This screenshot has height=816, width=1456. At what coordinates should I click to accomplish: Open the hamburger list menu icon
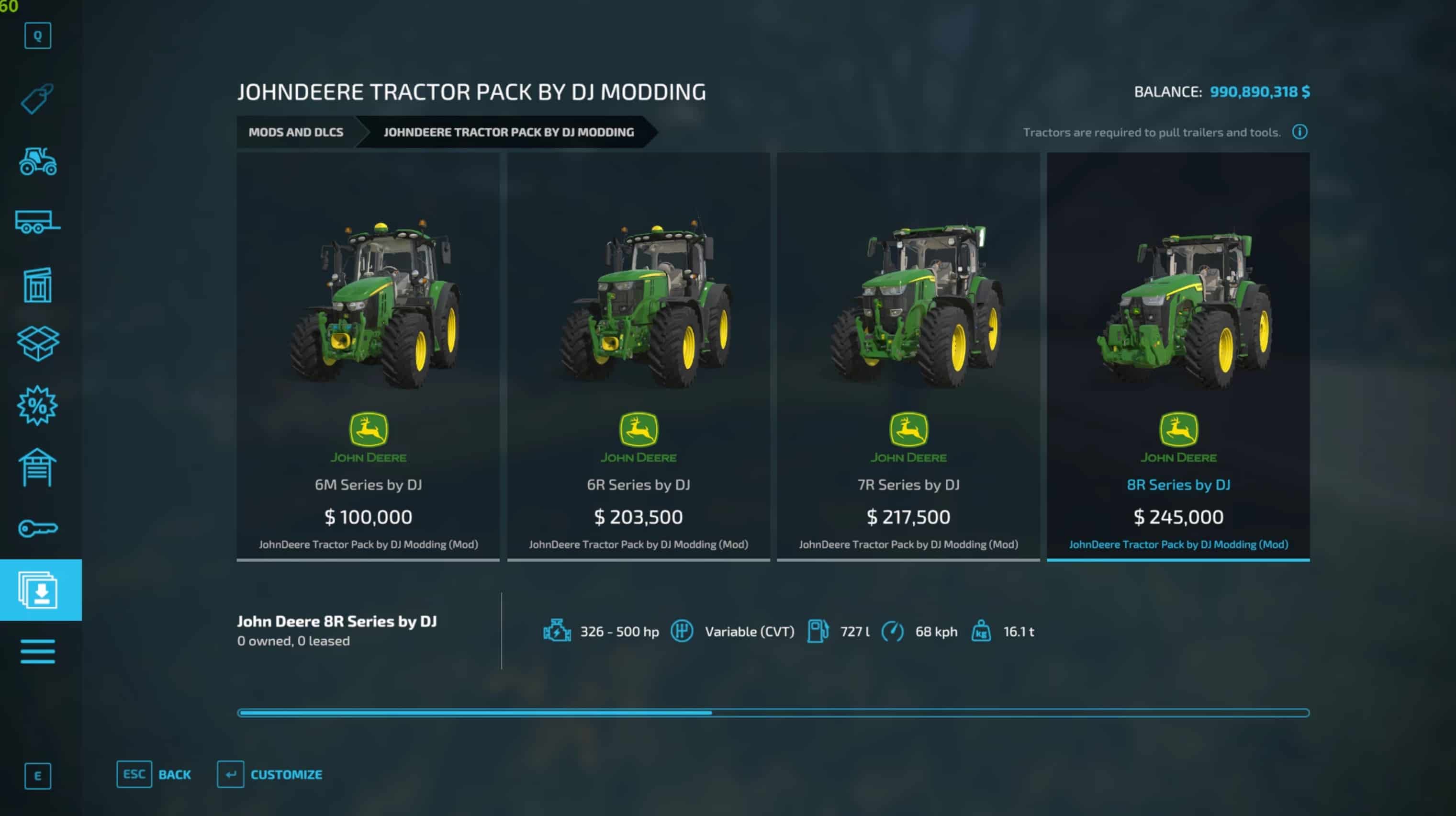37,651
